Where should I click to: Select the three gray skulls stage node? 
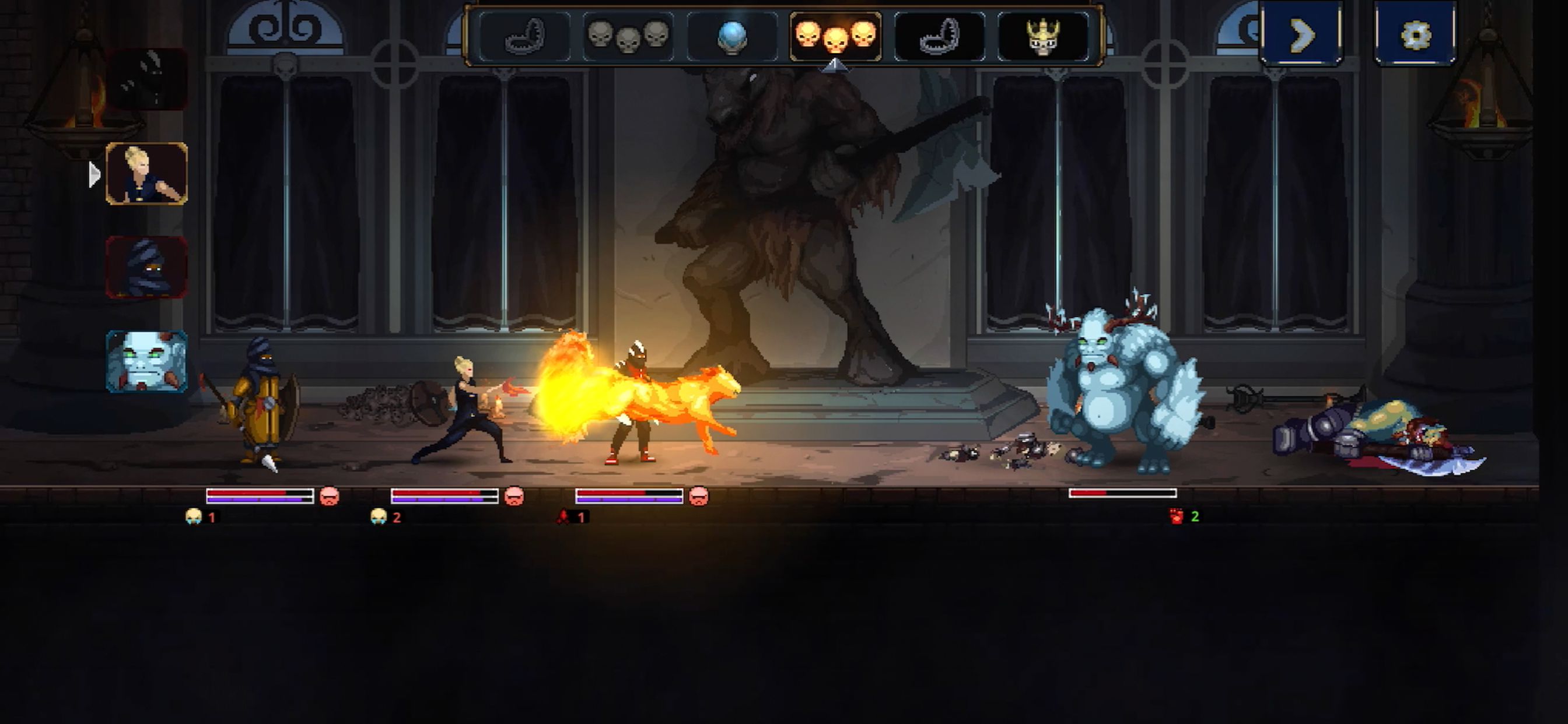coord(628,37)
